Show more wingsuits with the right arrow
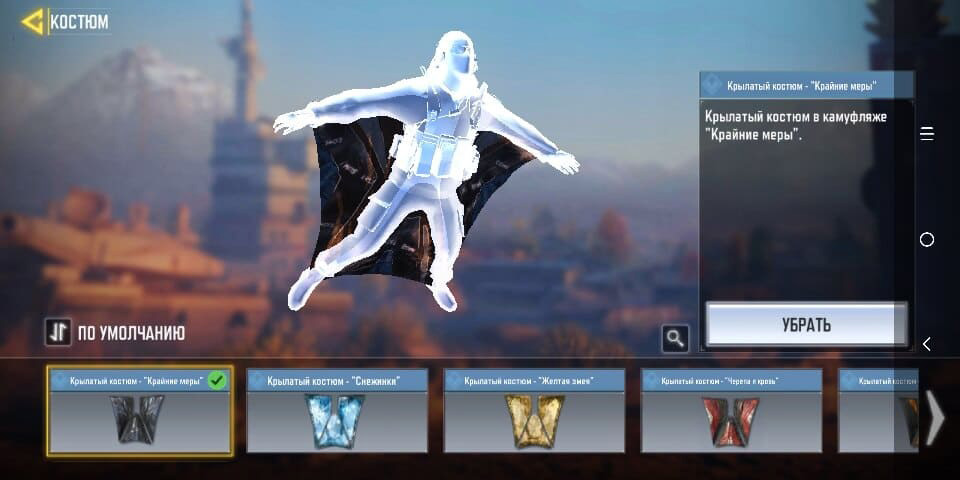 tap(934, 417)
